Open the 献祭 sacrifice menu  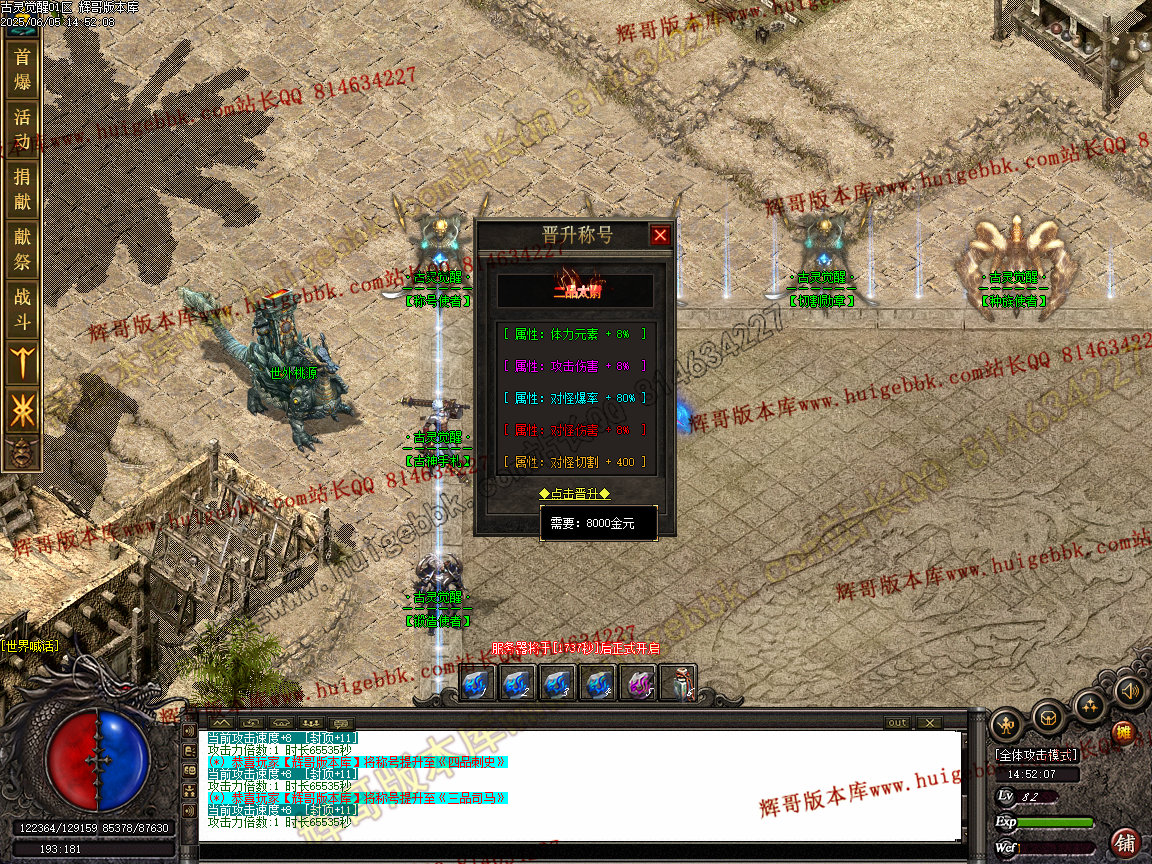pyautogui.click(x=22, y=249)
